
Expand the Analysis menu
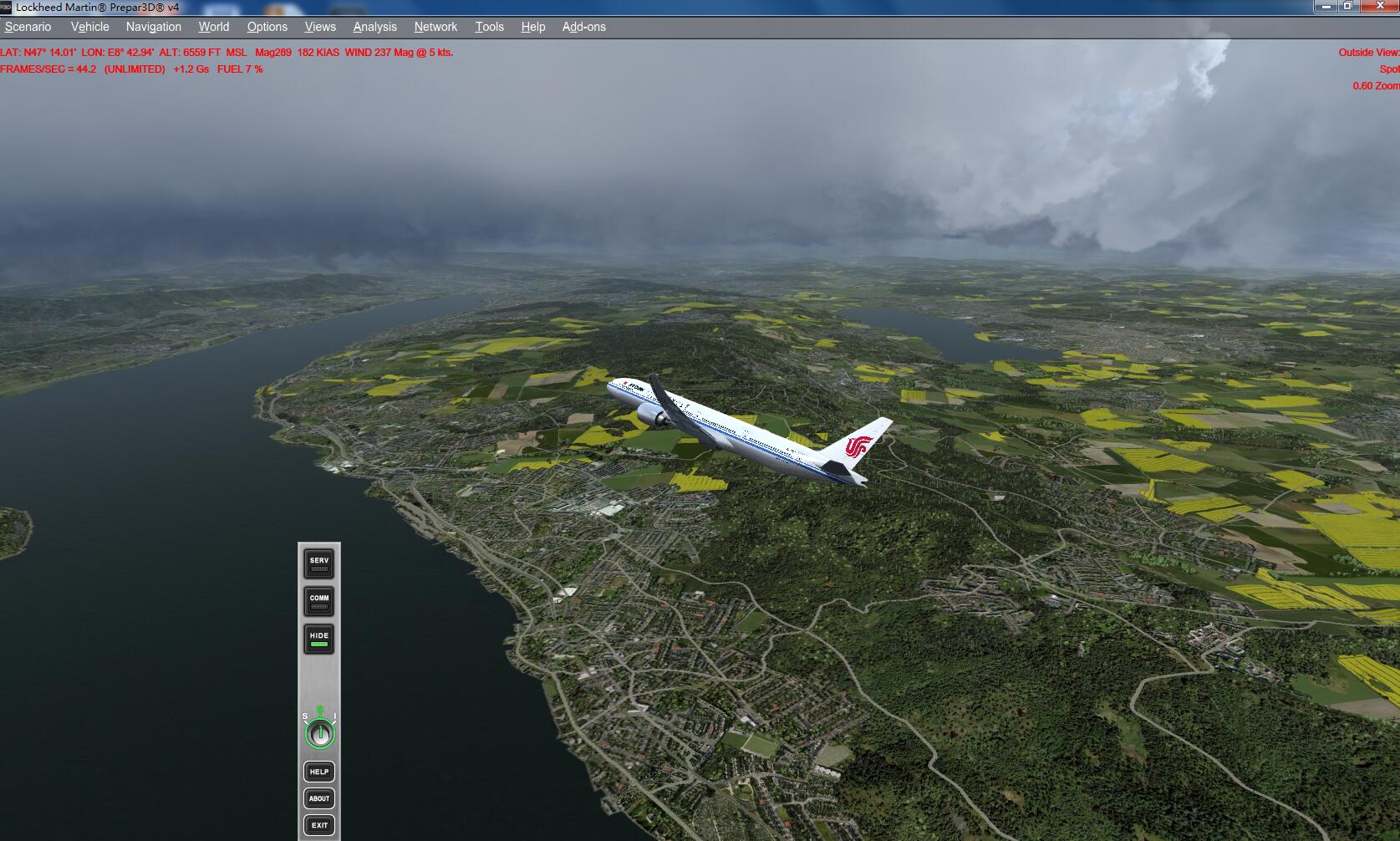click(x=375, y=27)
